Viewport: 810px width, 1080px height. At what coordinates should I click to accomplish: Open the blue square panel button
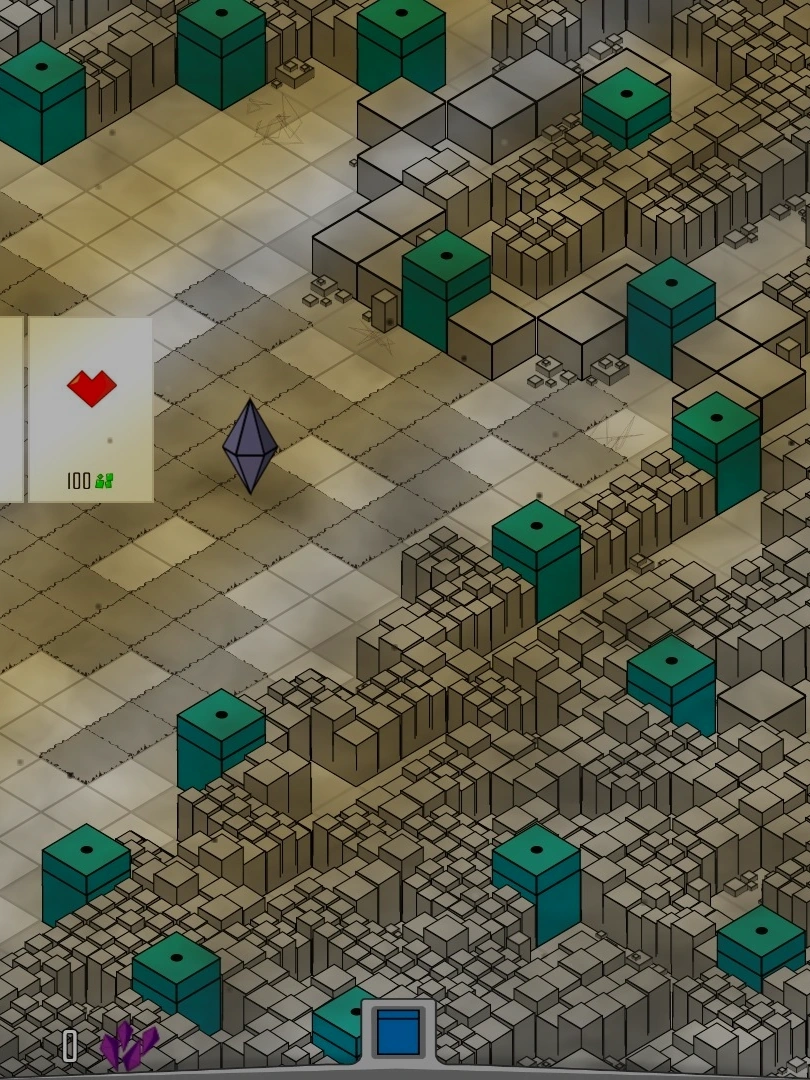click(x=398, y=1032)
